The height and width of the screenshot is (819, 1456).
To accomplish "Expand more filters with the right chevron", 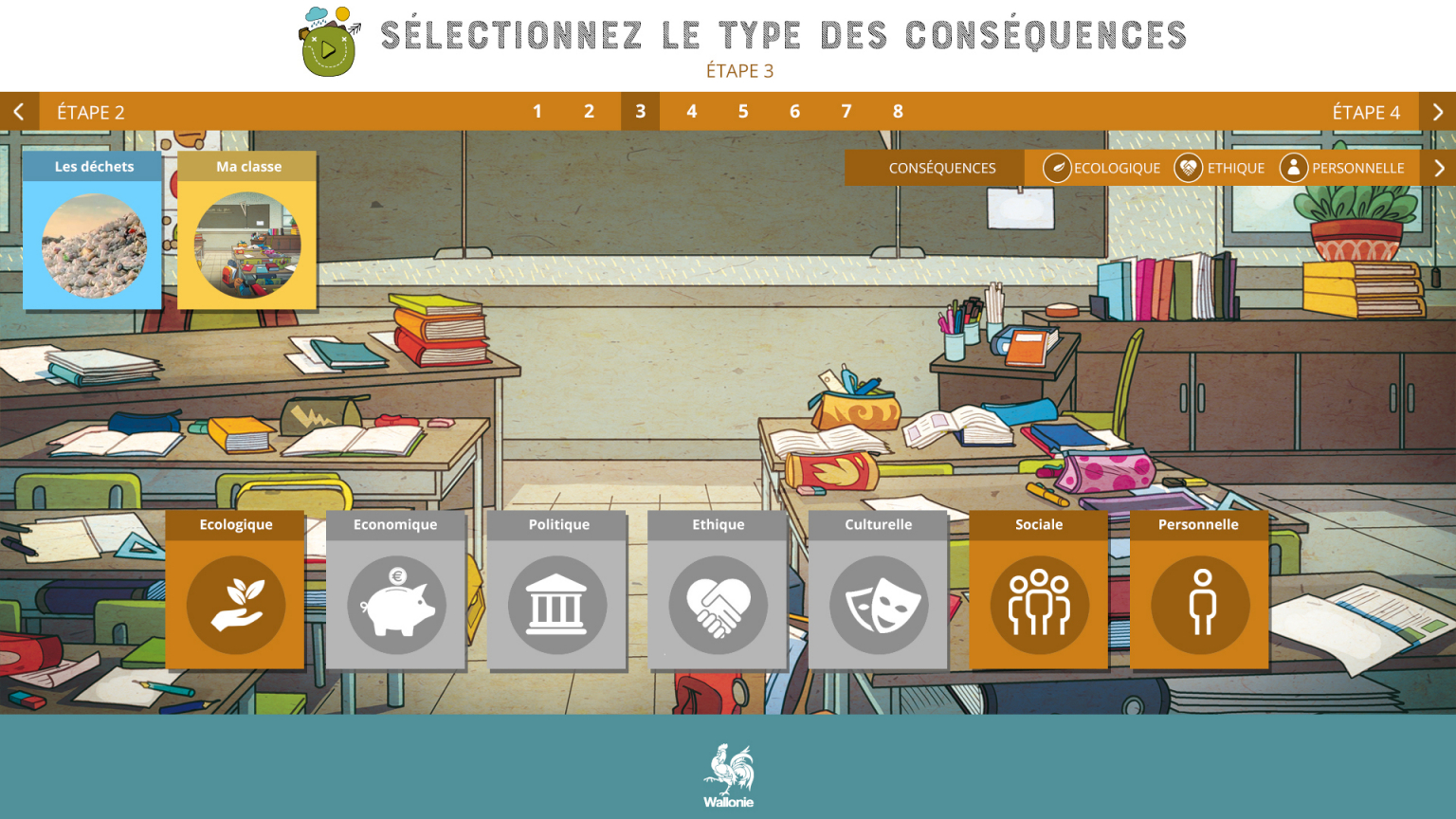I will click(x=1437, y=168).
